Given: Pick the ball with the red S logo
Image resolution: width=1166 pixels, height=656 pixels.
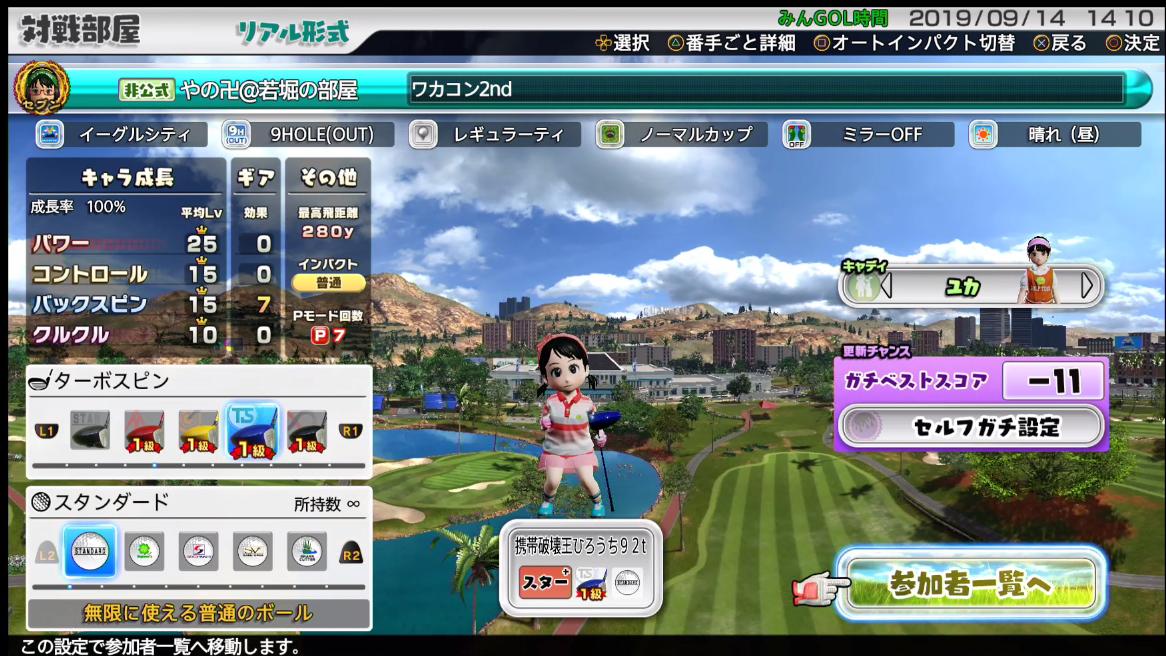Looking at the screenshot, I should pos(199,552).
